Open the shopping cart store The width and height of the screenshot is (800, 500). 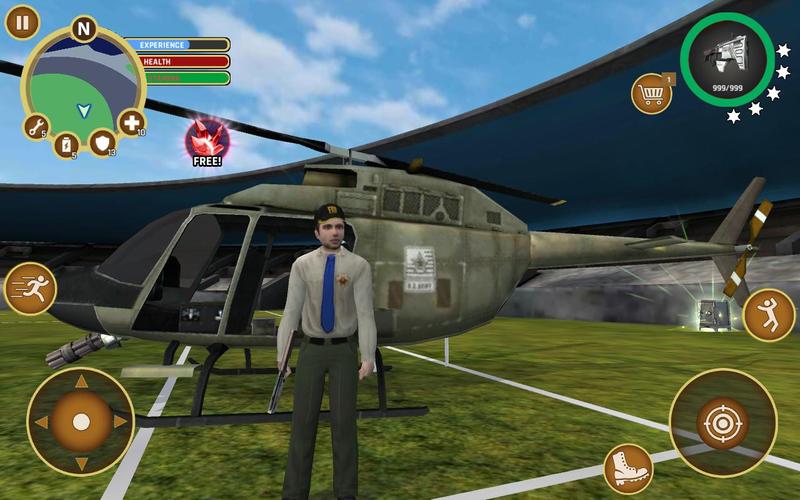(x=651, y=94)
